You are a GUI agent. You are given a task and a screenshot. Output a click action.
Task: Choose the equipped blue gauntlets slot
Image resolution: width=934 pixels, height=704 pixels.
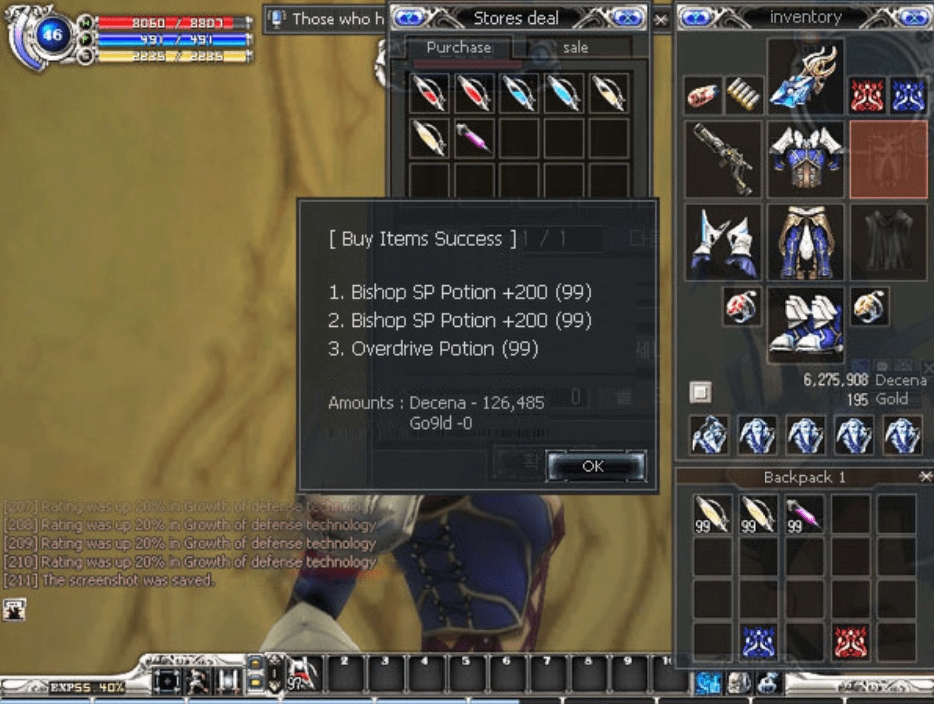point(722,241)
